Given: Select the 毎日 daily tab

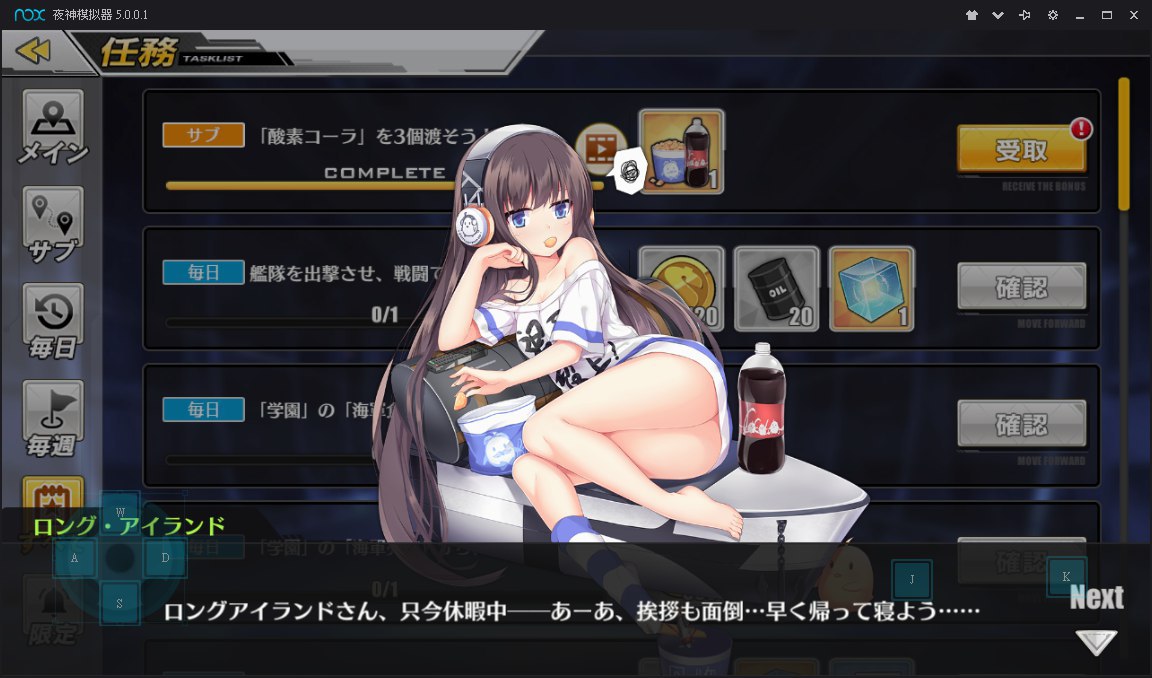Looking at the screenshot, I should coord(53,322).
